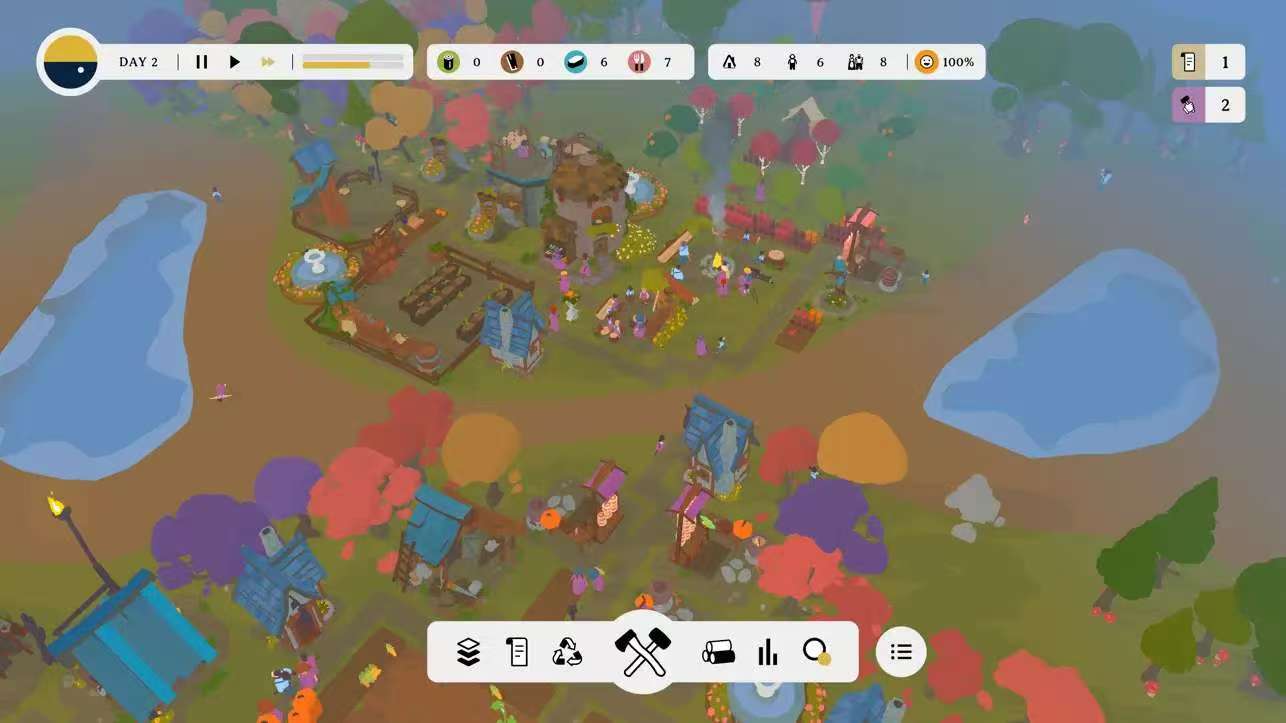The width and height of the screenshot is (1286, 723).
Task: Open the scroll document tool in the toolbar
Action: [518, 653]
